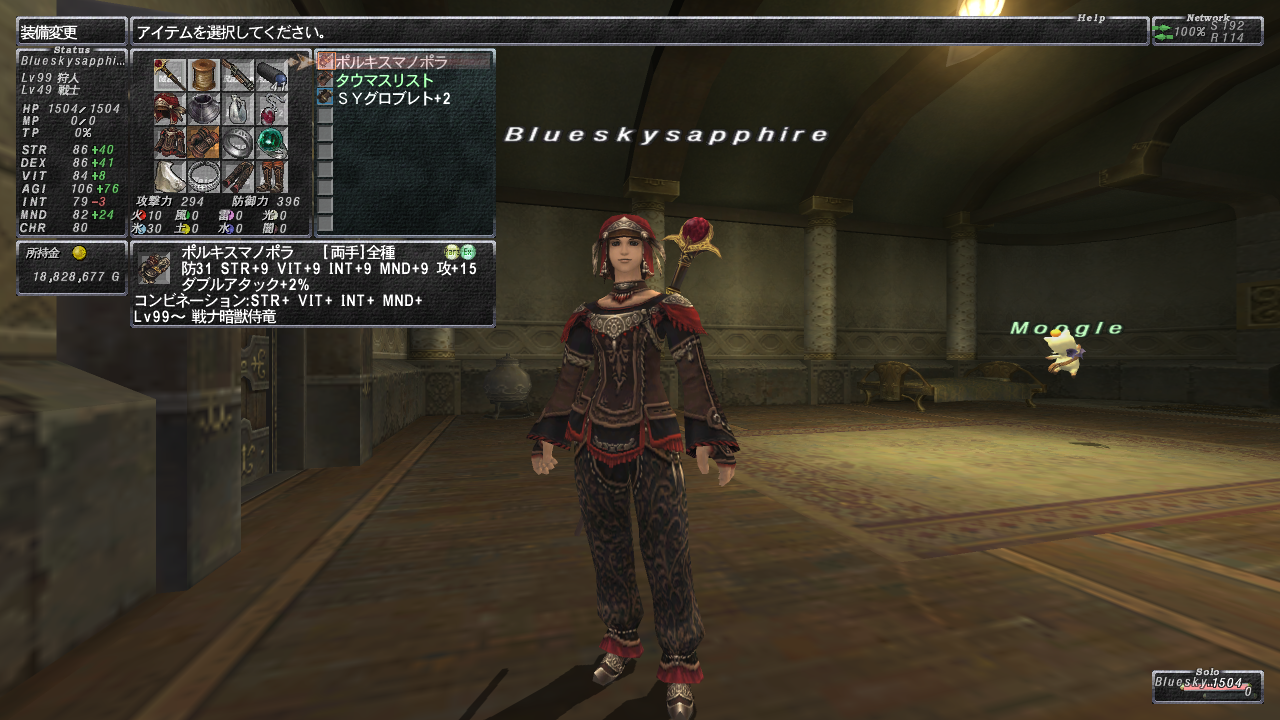This screenshot has width=1280, height=720.
Task: Click the highlighted gloves hands slot
Action: click(x=203, y=143)
